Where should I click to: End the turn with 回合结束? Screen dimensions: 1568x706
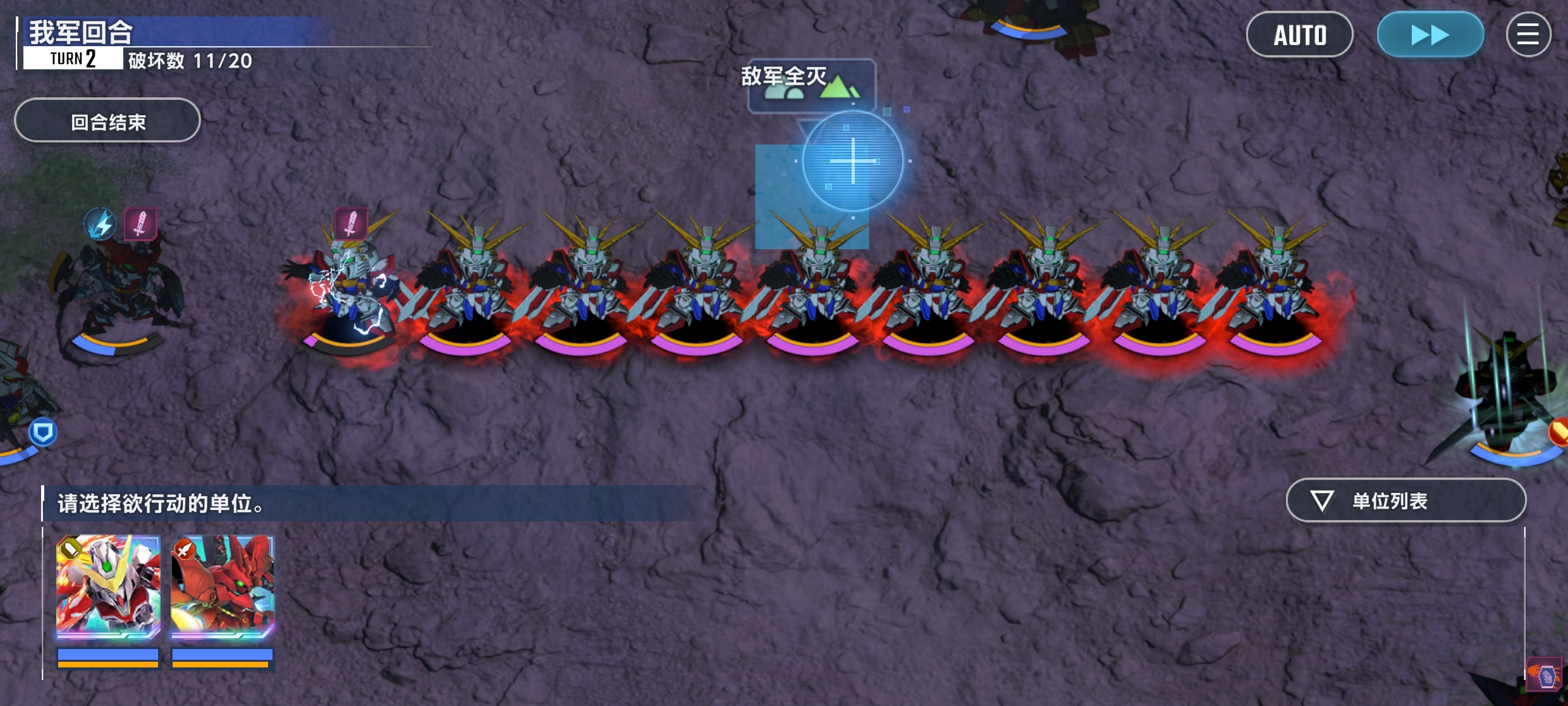pyautogui.click(x=107, y=121)
